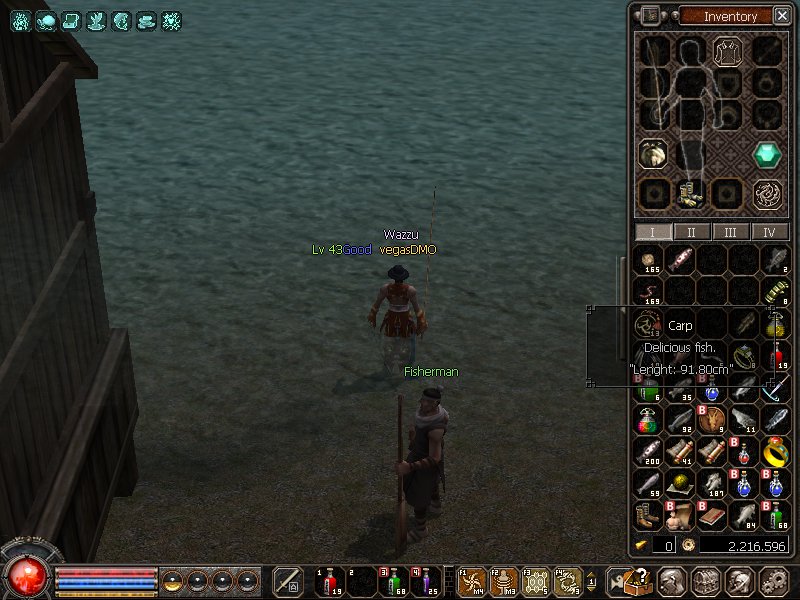800x600 pixels.
Task: Use the green potion in hotbar slot 3
Action: (x=394, y=581)
